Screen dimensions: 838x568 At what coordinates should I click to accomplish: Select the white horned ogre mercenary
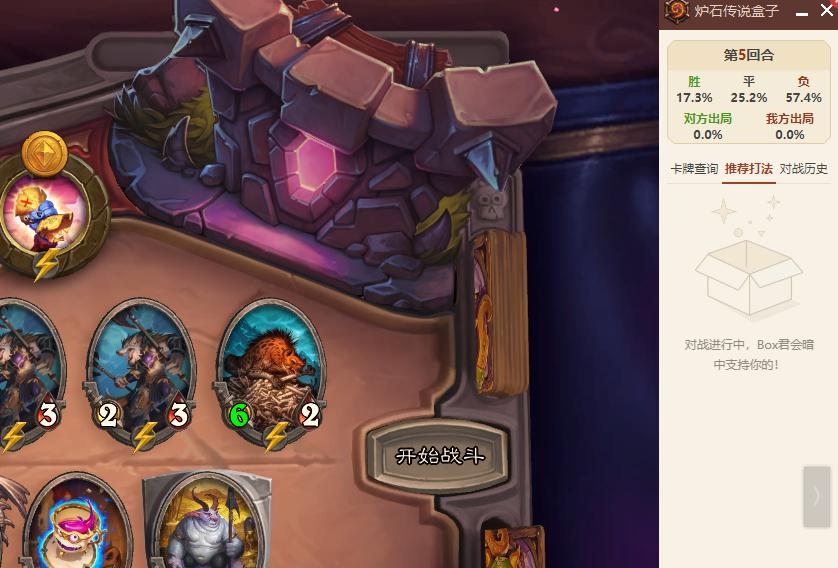pos(204,525)
